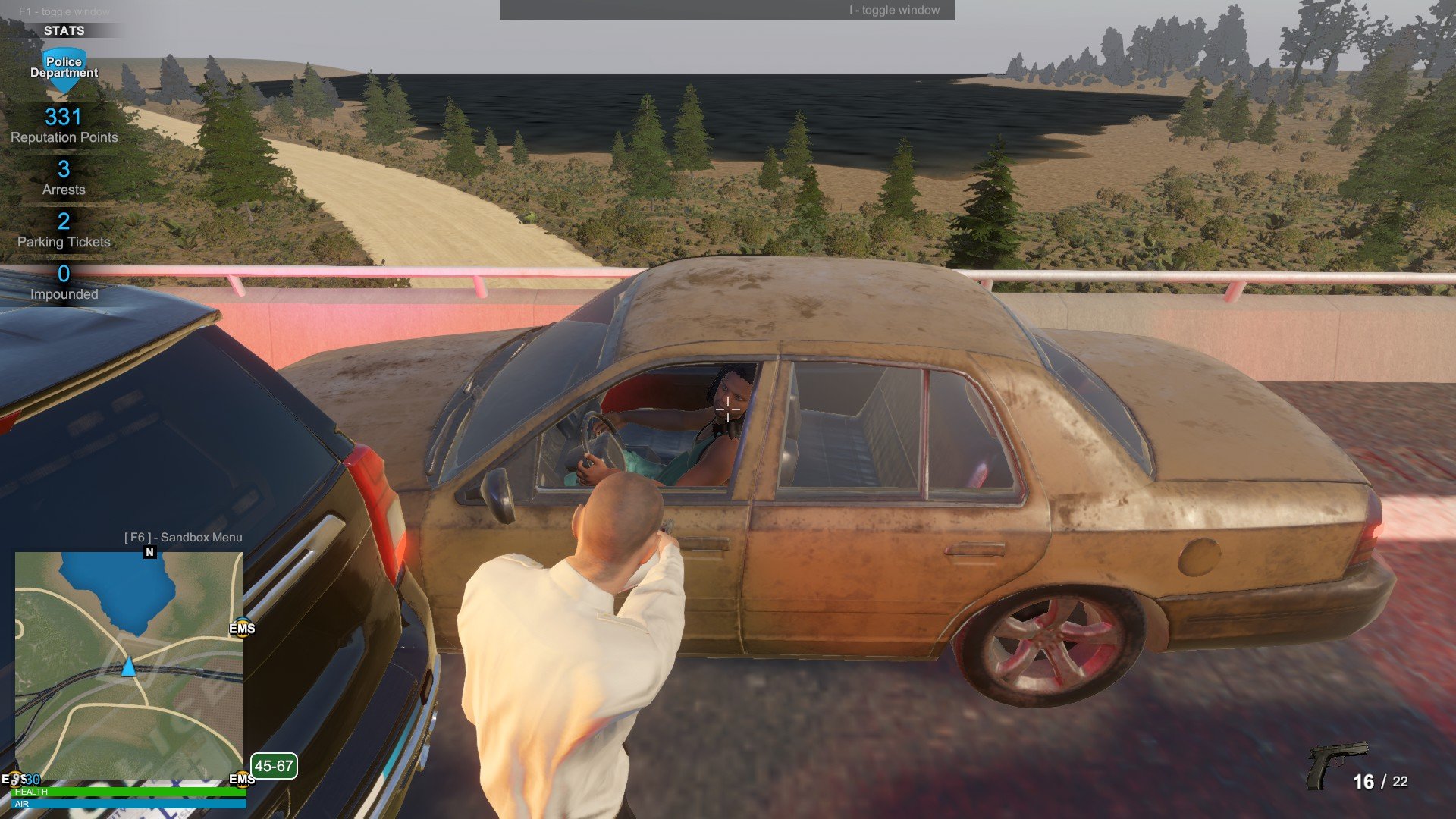
Task: Click the Police Department badge icon
Action: pos(64,68)
